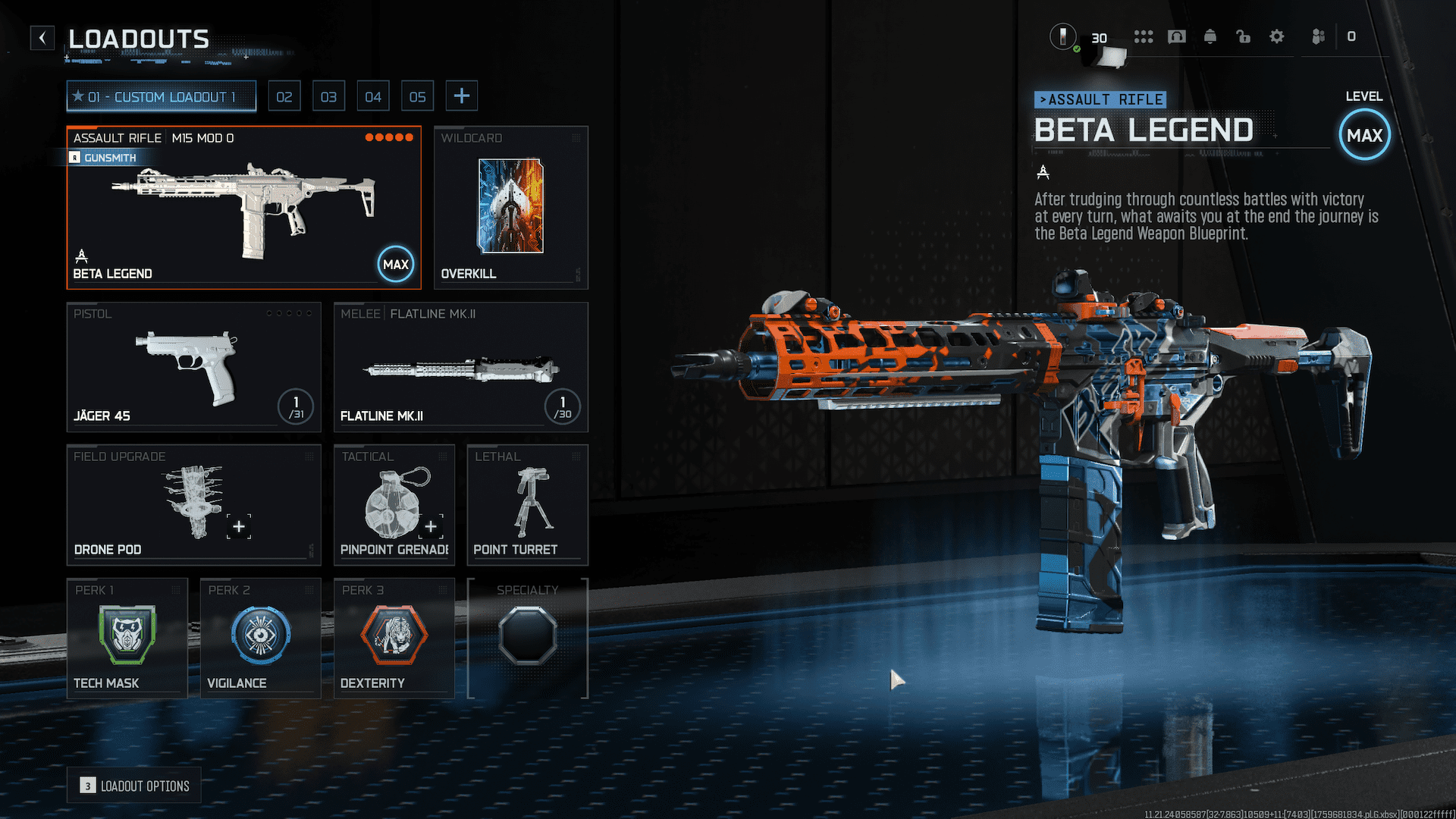Open the Overkill wildcard slot
1456x819 pixels.
click(510, 208)
